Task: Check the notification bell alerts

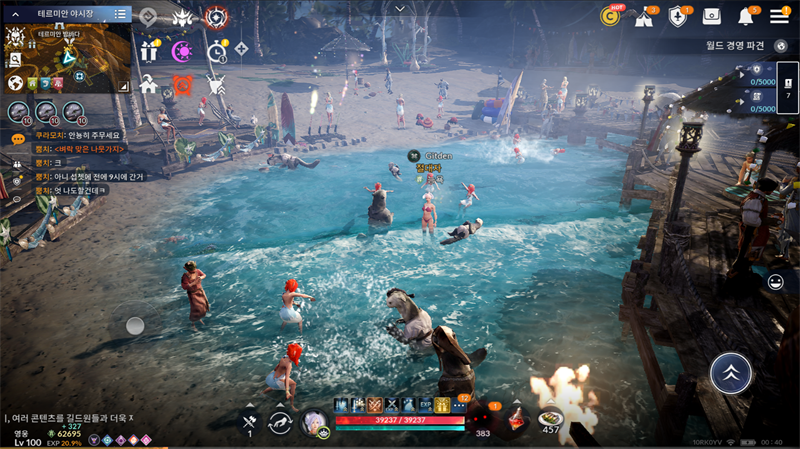Action: click(x=746, y=16)
